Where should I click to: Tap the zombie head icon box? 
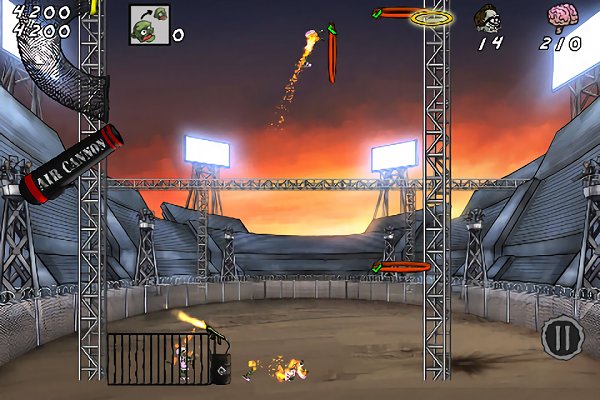pyautogui.click(x=149, y=24)
